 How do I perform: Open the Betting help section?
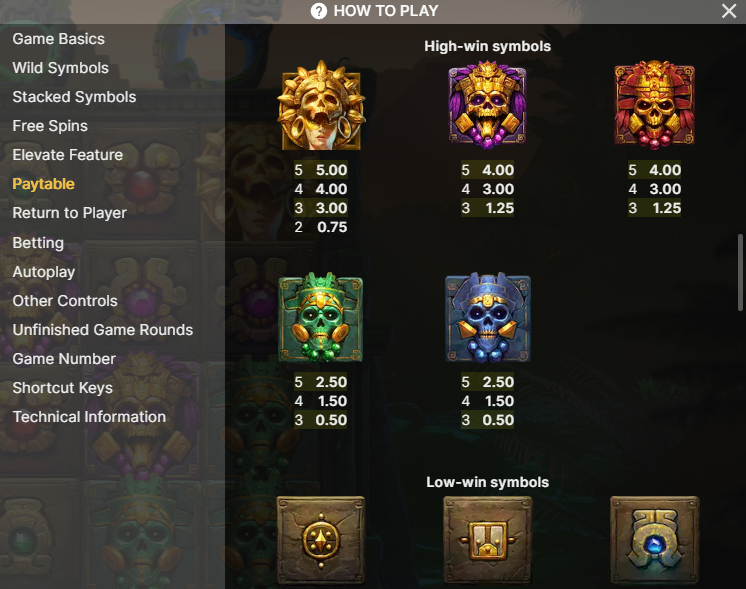(x=38, y=243)
